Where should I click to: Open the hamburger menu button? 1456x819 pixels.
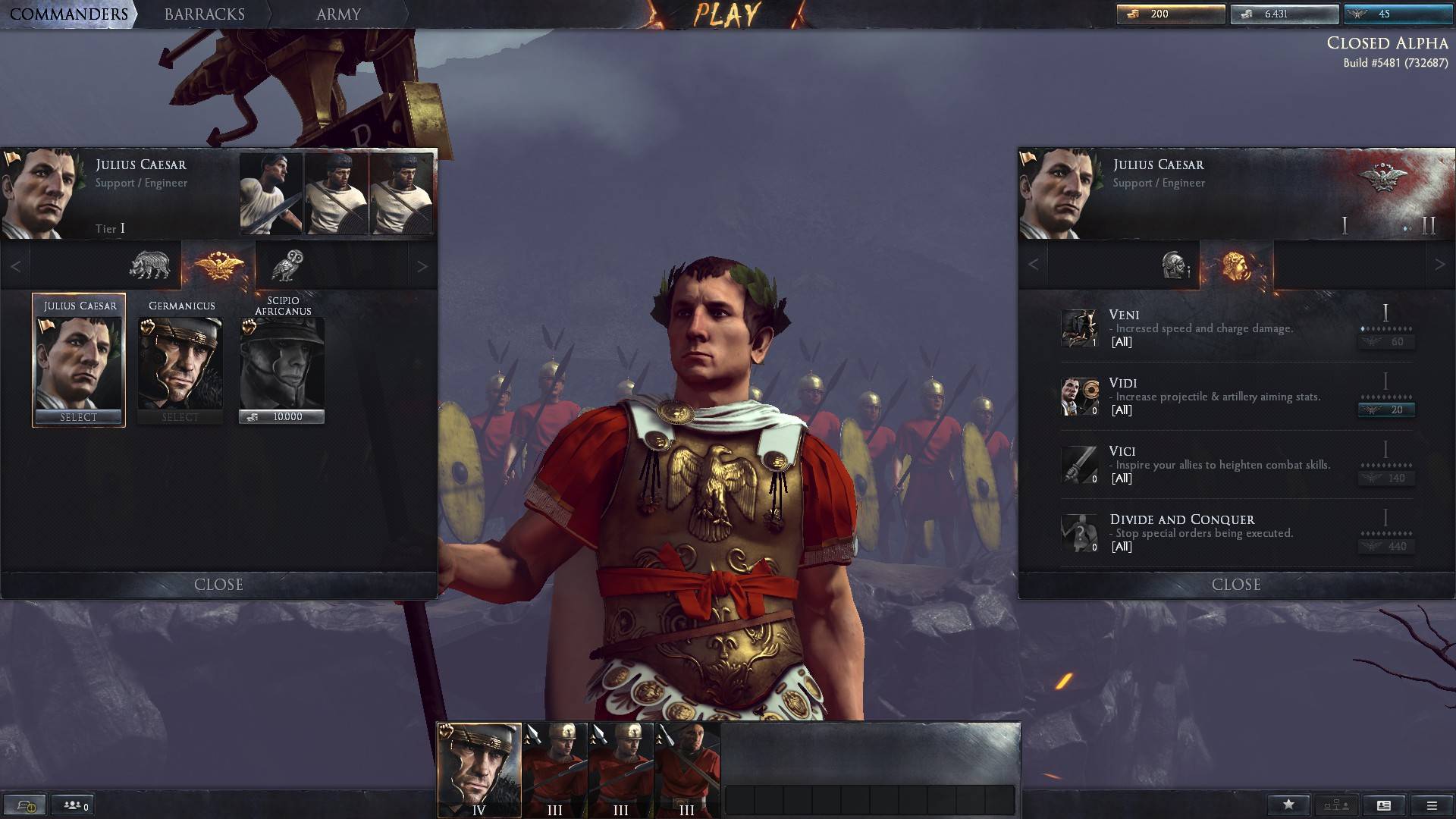[1432, 805]
